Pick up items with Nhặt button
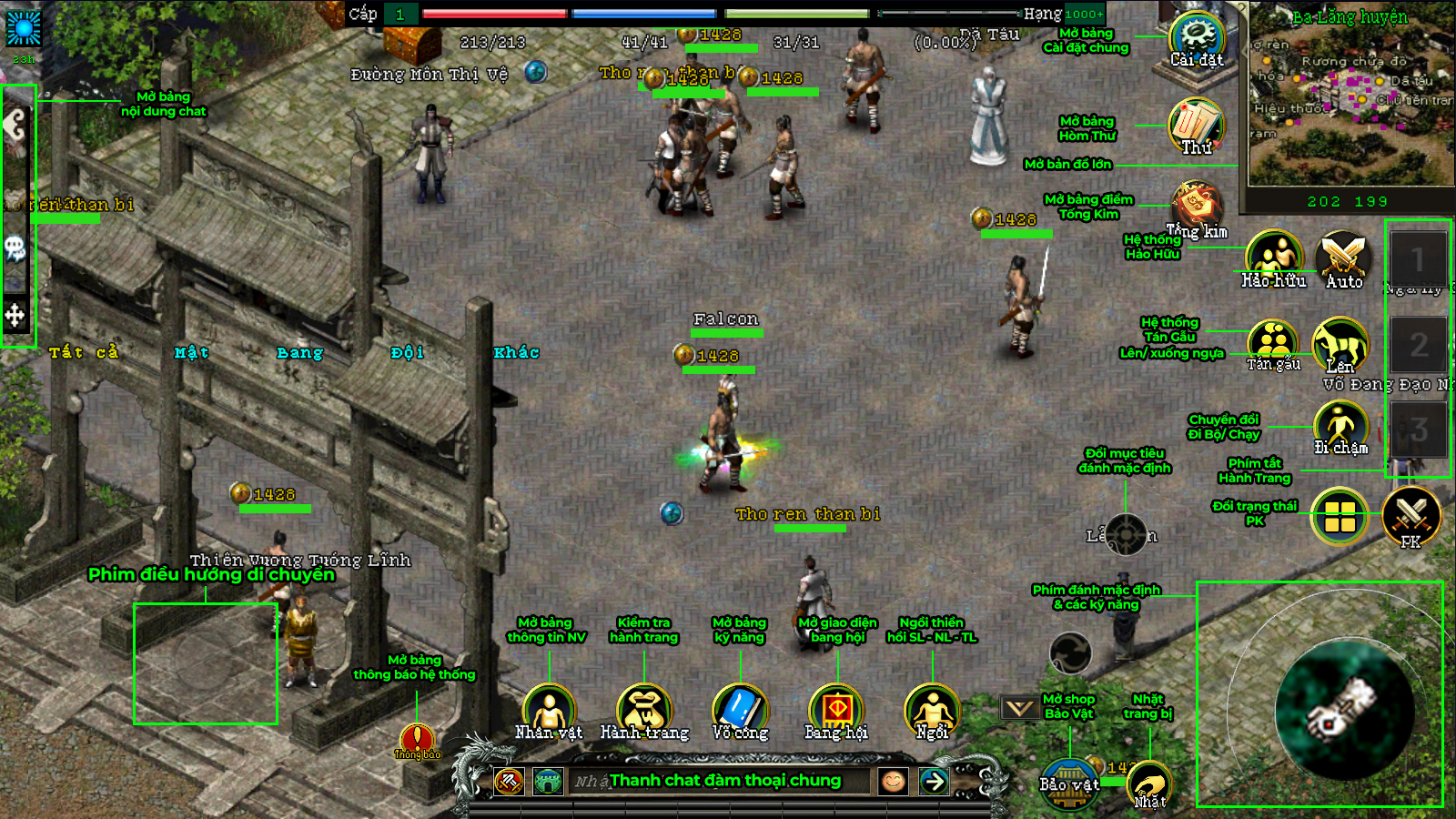1456x819 pixels. (1149, 785)
